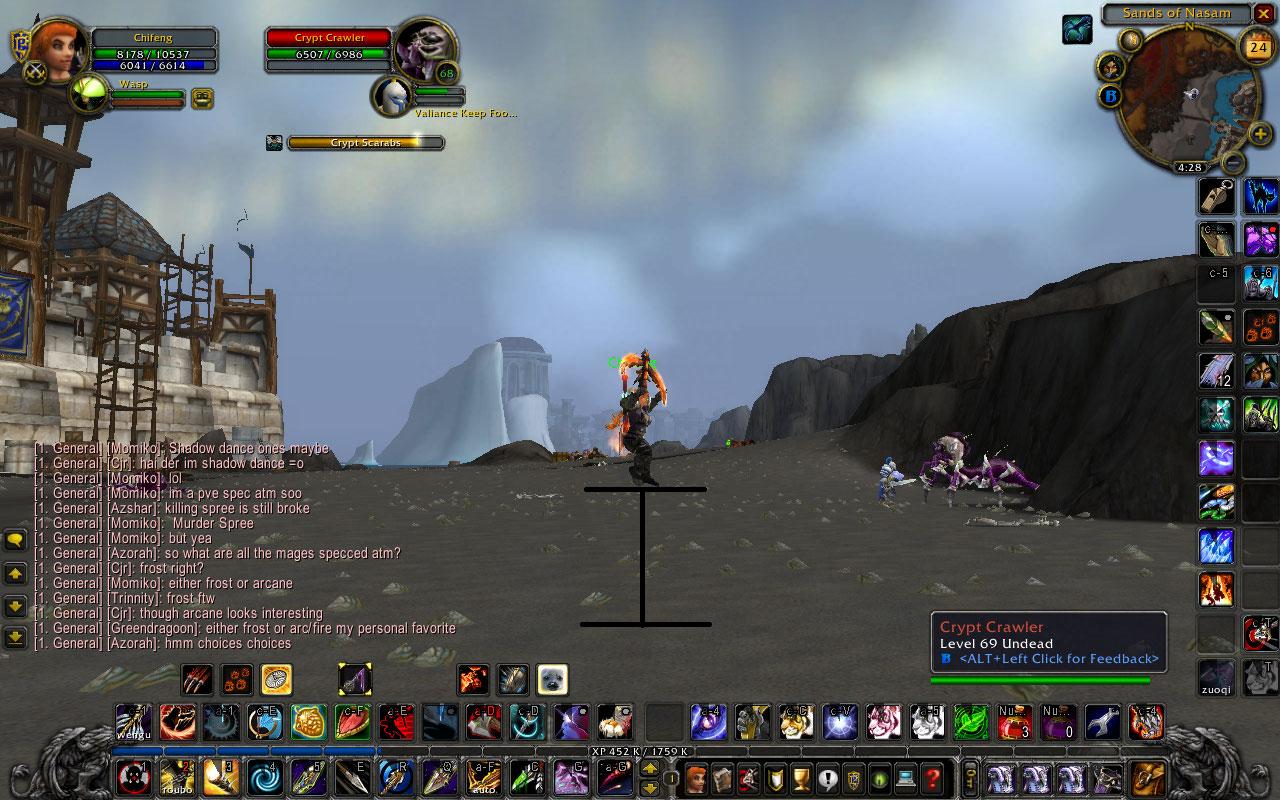Activate the blue swirl ability on slot 4
The image size is (1280, 800).
coord(263,777)
